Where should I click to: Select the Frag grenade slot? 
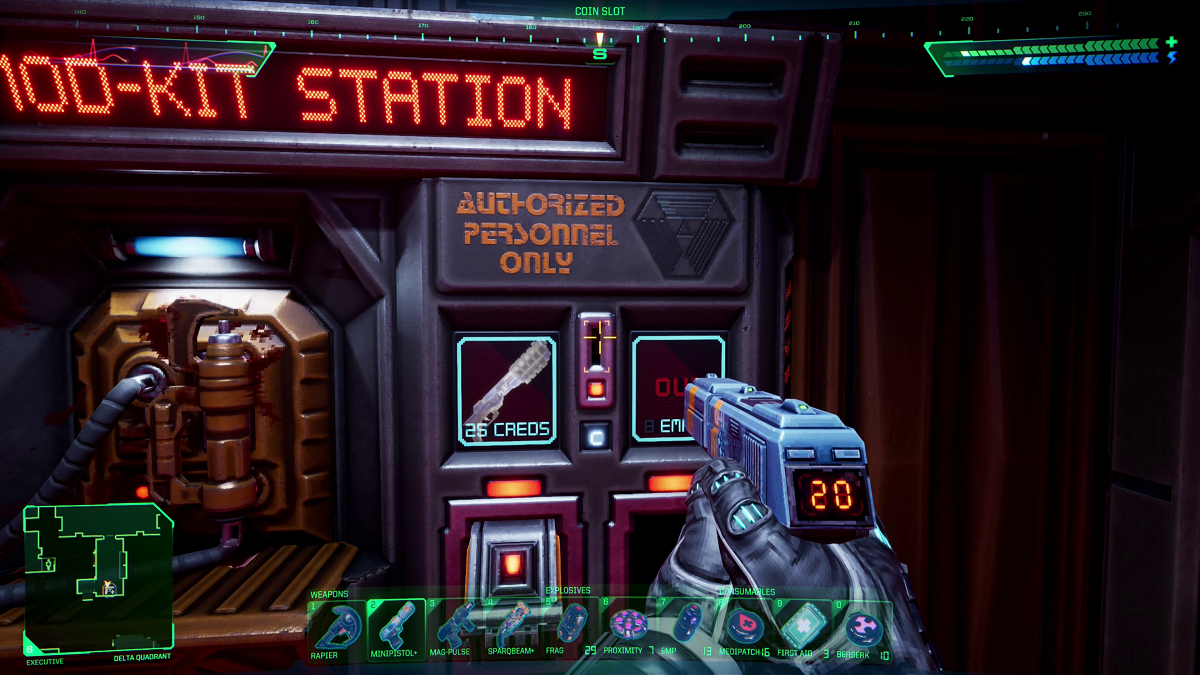point(571,625)
